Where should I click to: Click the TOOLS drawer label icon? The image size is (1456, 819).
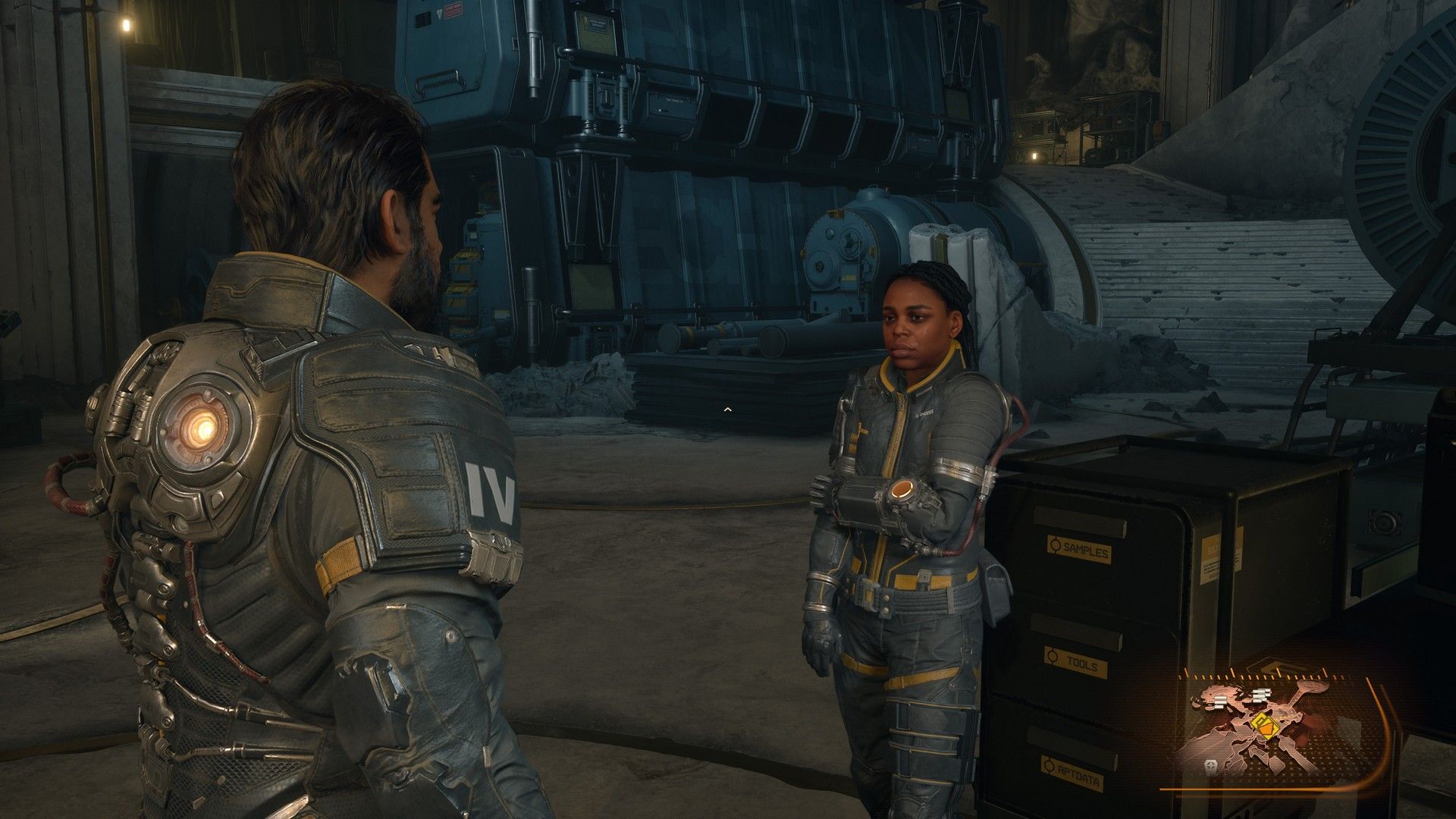tap(1052, 654)
